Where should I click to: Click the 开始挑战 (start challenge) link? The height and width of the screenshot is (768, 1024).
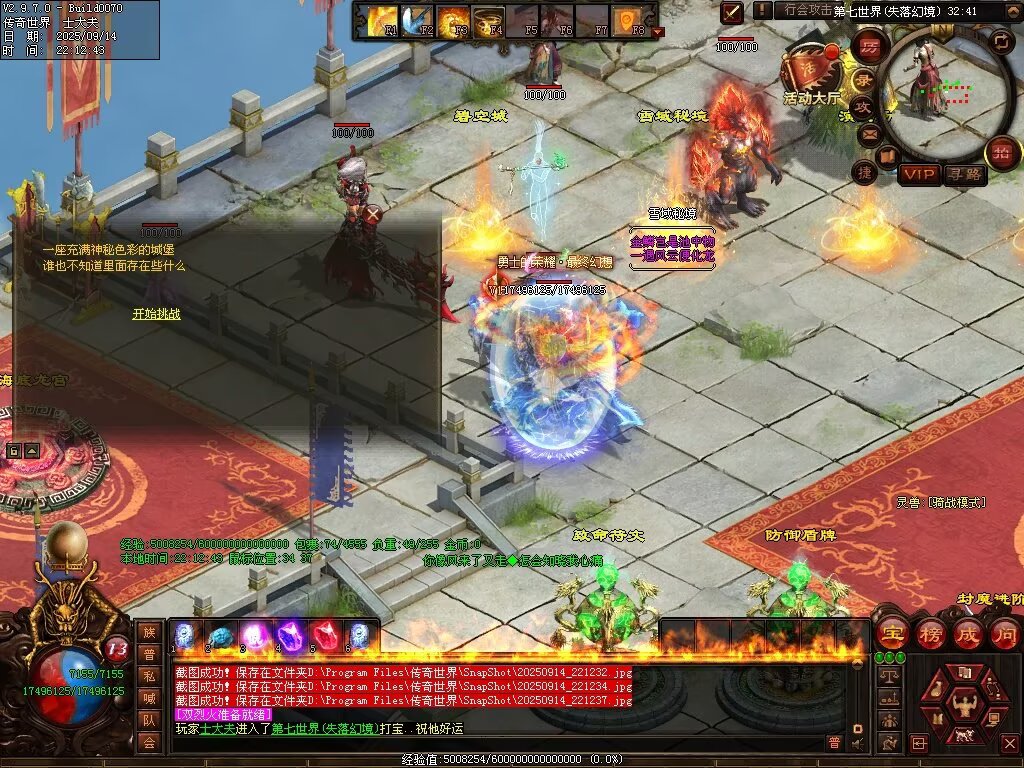point(156,314)
